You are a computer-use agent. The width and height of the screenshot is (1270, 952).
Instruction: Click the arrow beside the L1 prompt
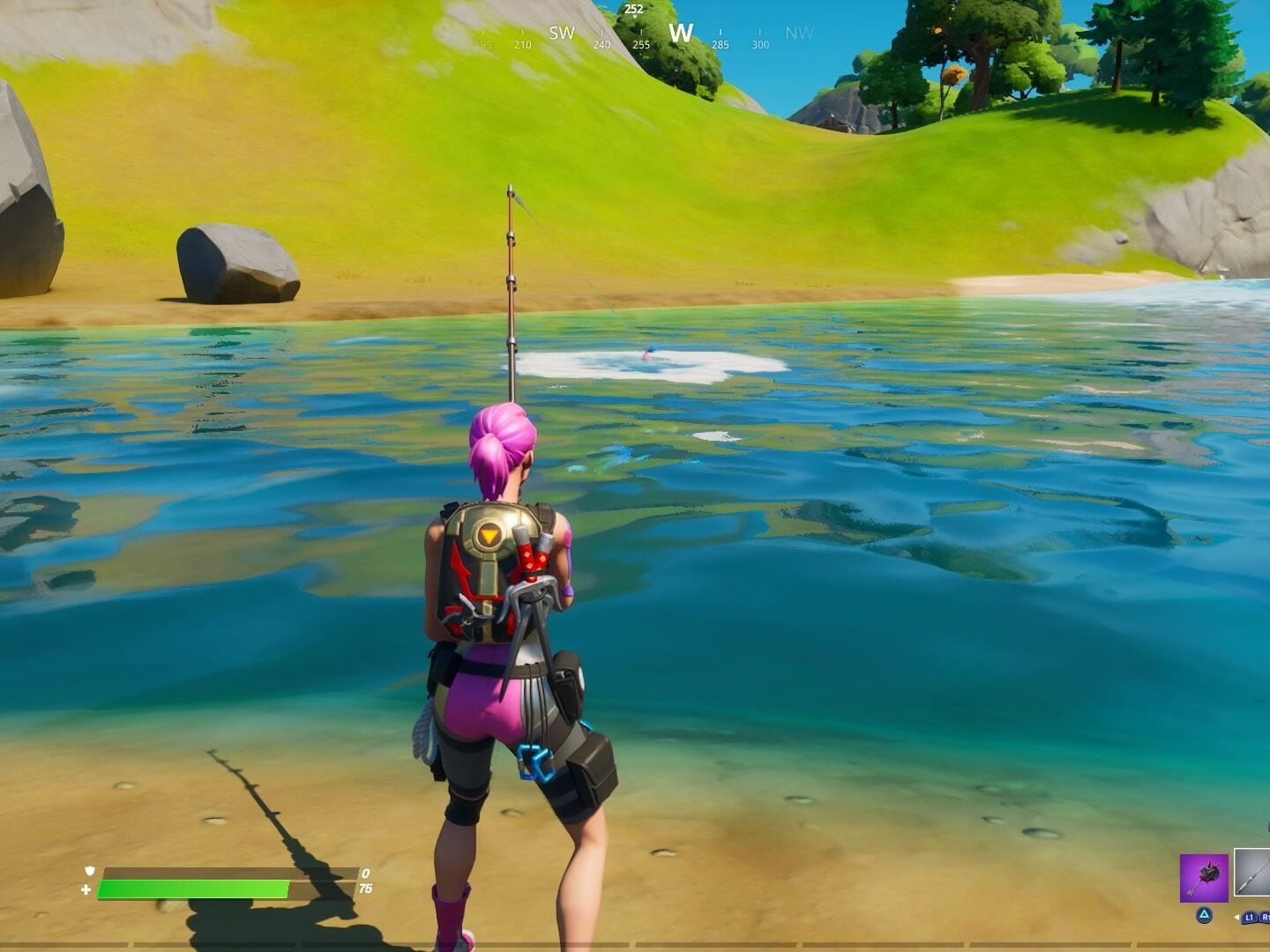[1237, 917]
